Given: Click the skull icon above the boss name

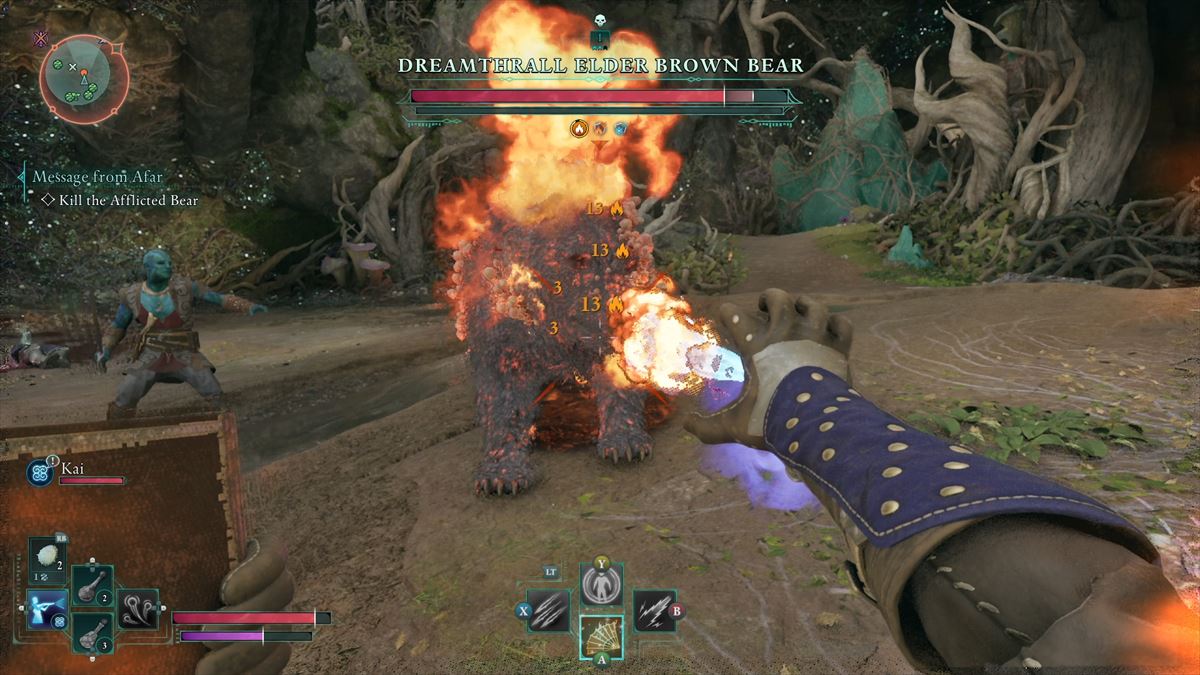Looking at the screenshot, I should point(600,20).
